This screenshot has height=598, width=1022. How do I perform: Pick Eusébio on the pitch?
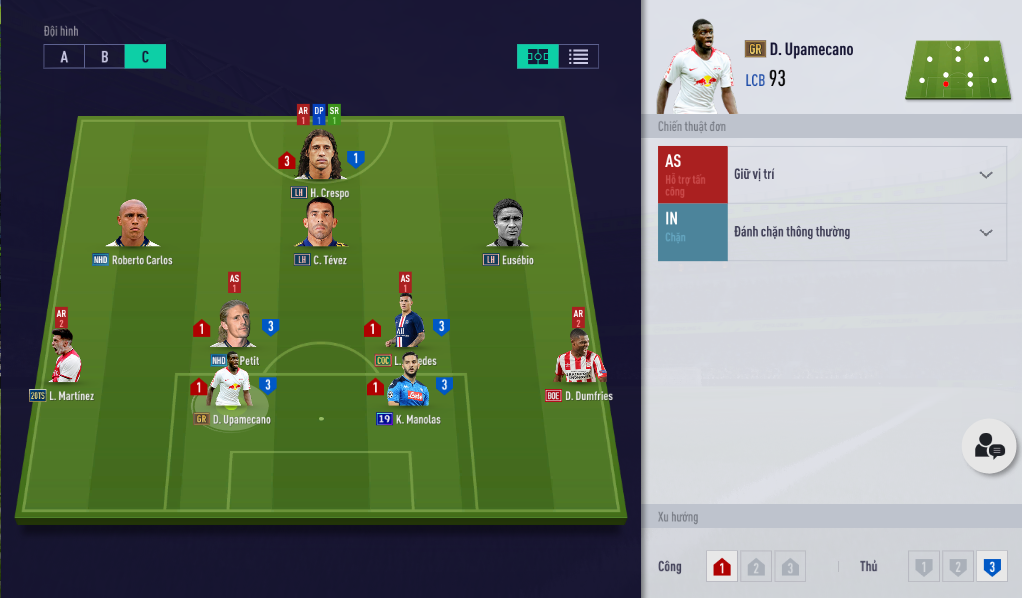click(507, 226)
